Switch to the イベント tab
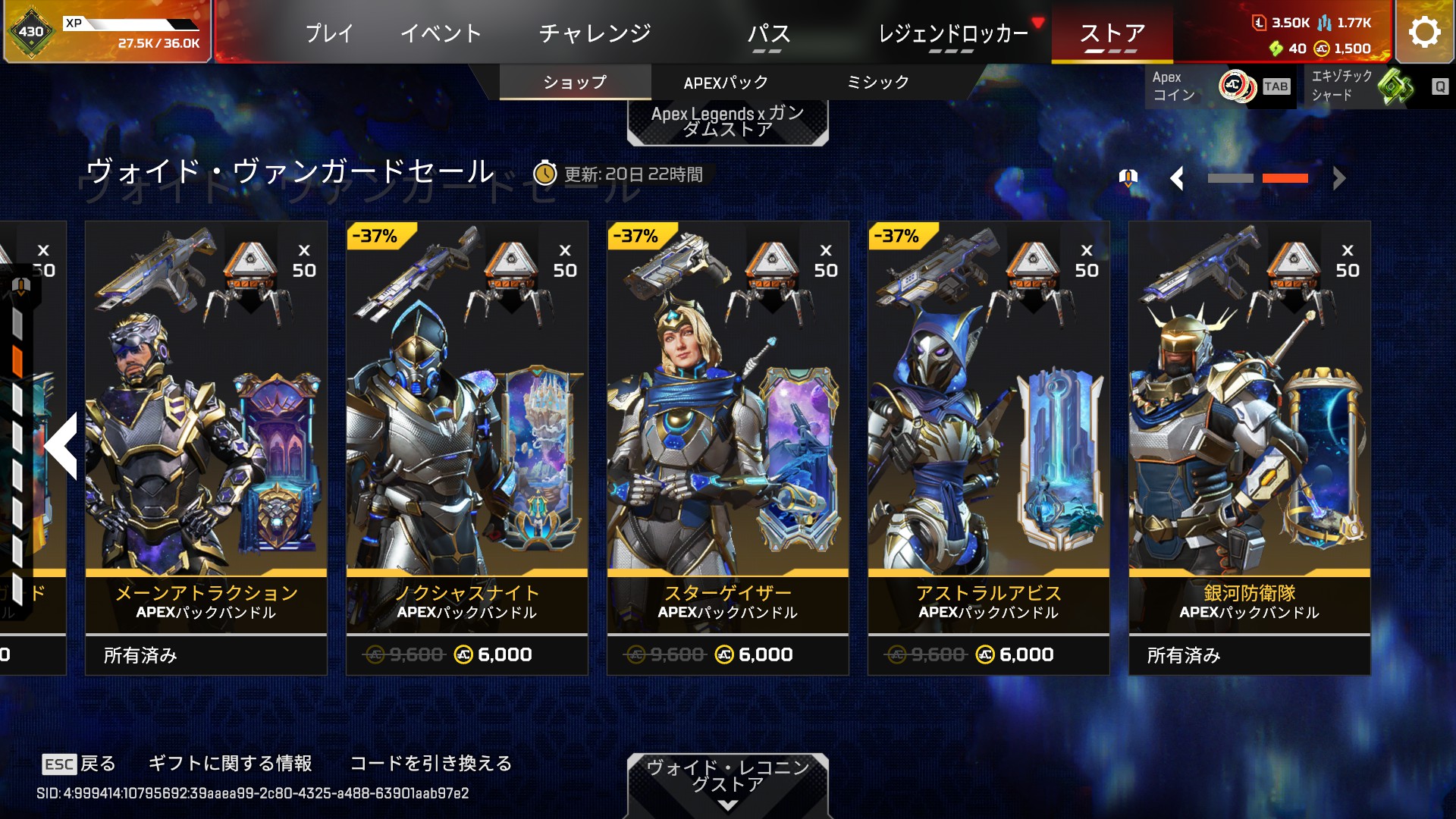 441,33
